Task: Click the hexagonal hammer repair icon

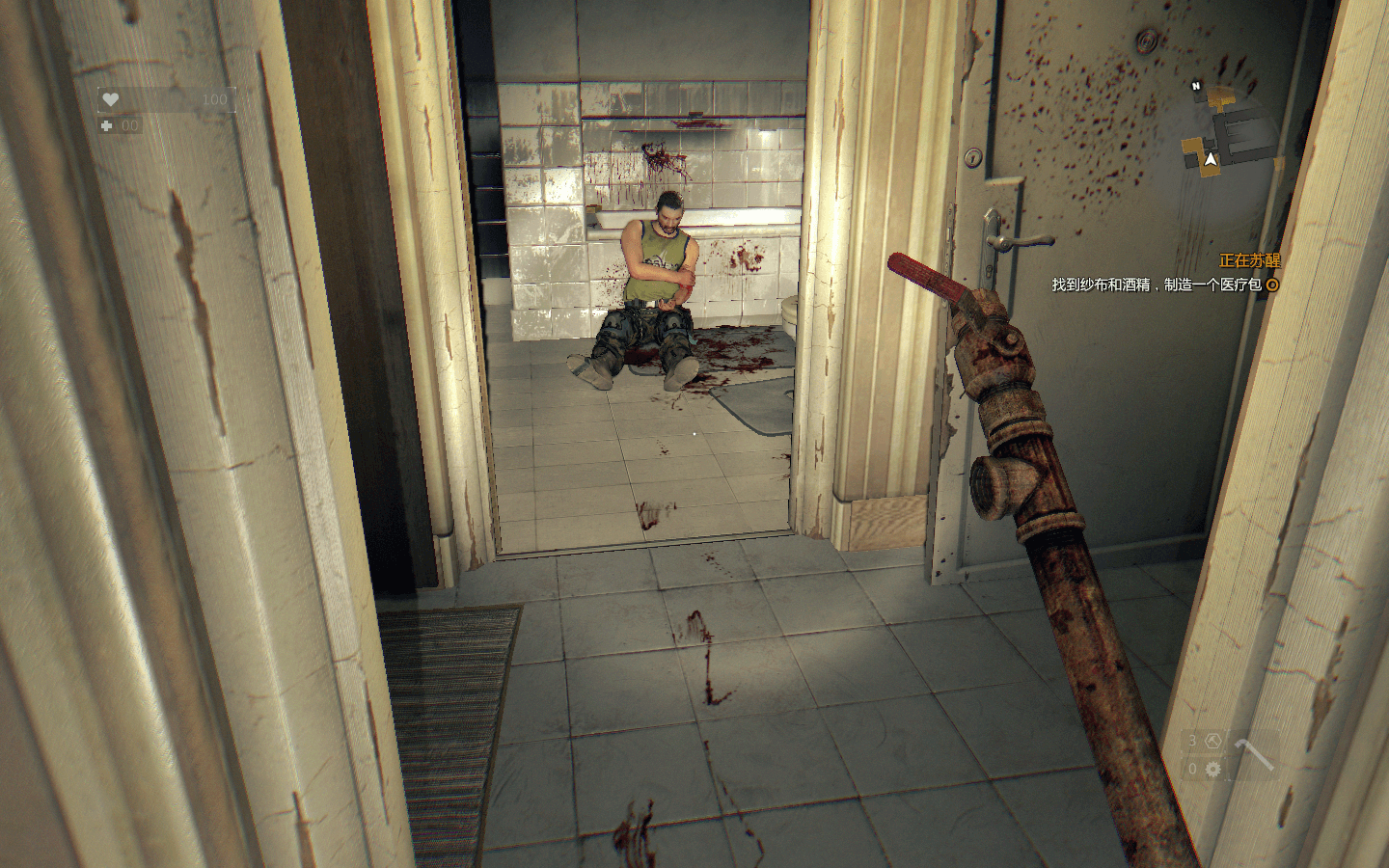Action: click(x=1213, y=741)
